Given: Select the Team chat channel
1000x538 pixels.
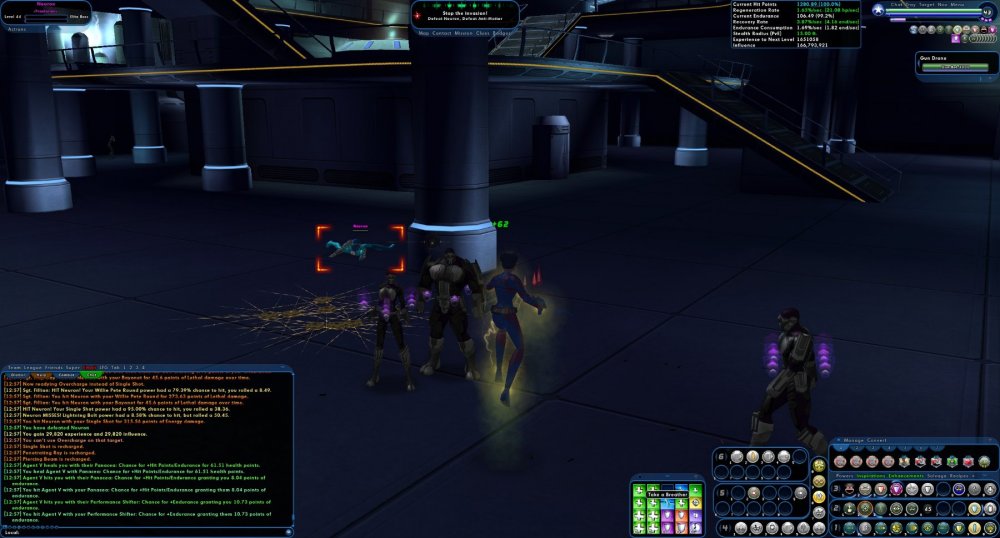Looking at the screenshot, I should point(12,367).
